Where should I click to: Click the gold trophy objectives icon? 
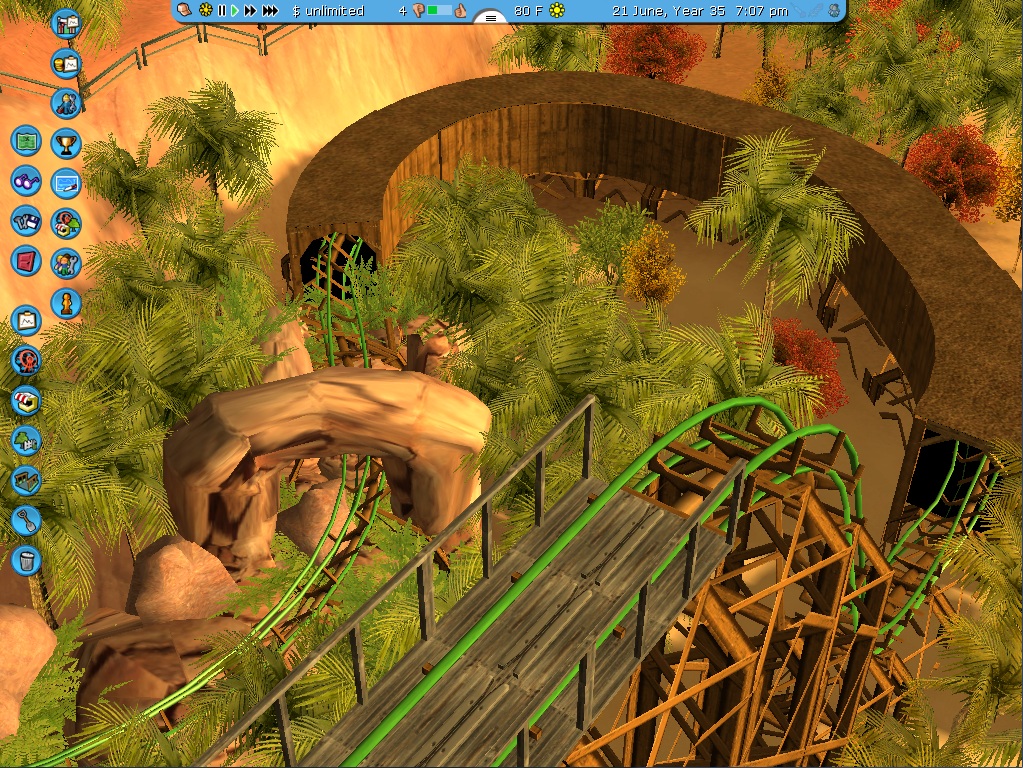(66, 143)
